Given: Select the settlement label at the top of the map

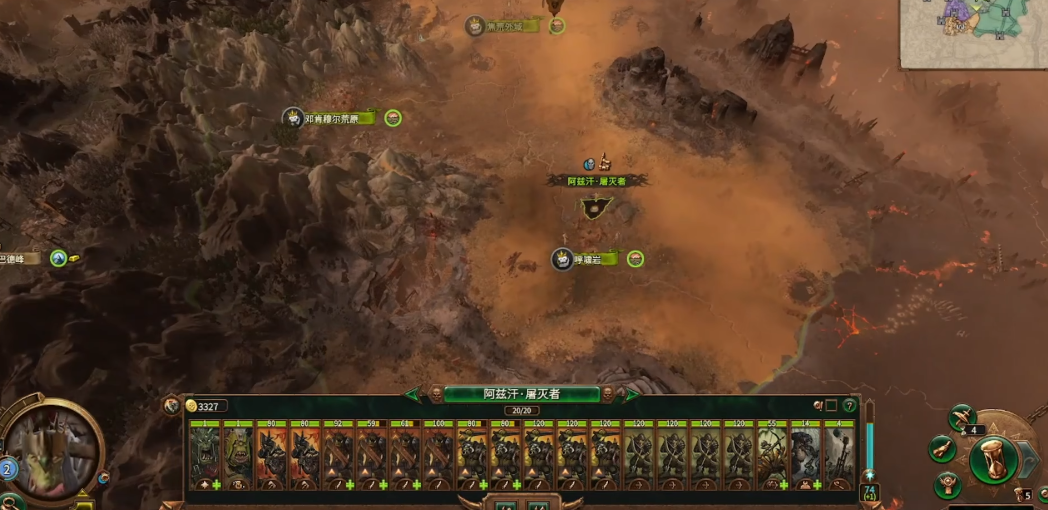Looking at the screenshot, I should 511,26.
